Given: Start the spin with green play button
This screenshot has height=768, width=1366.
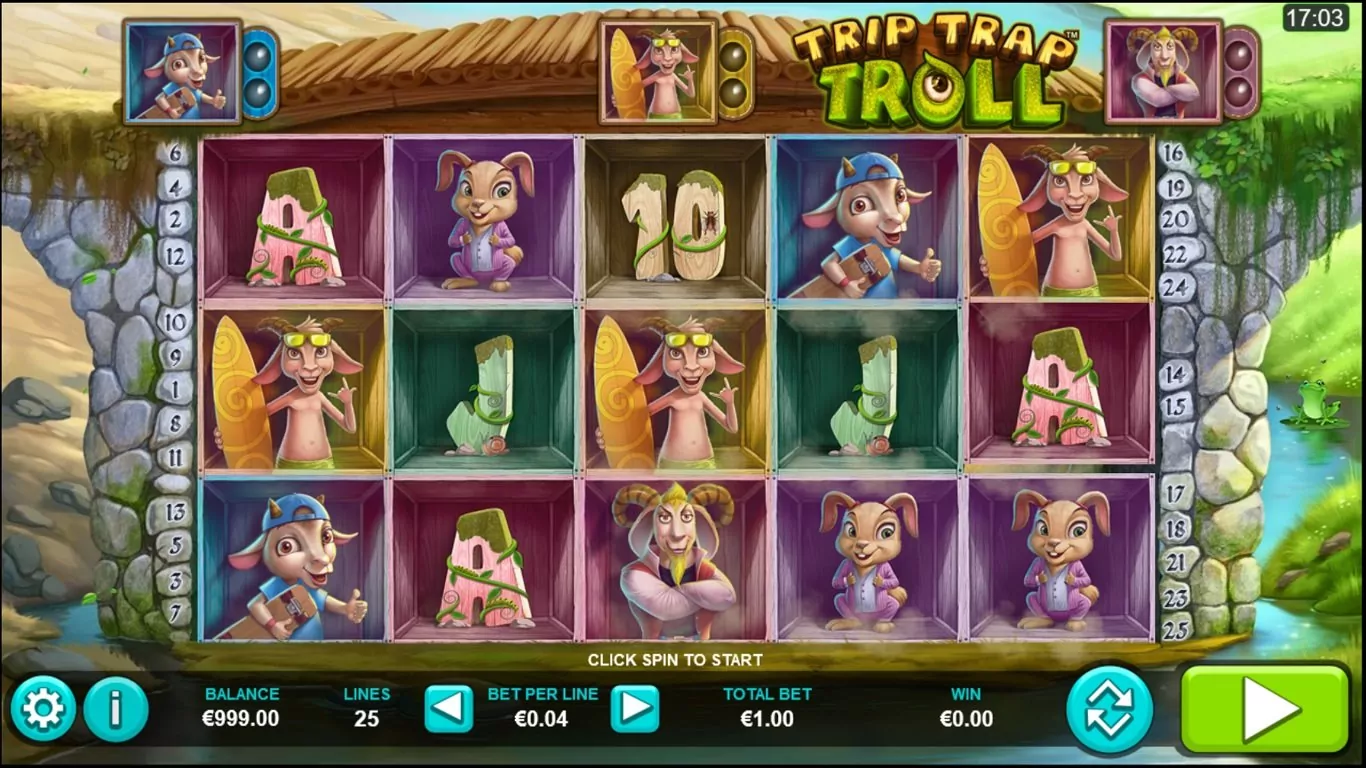Looking at the screenshot, I should pyautogui.click(x=1264, y=709).
